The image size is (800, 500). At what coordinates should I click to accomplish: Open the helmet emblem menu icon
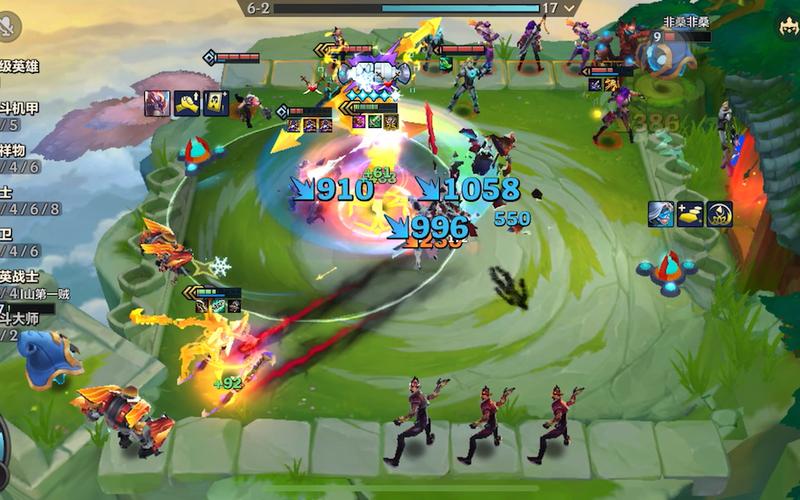(x=785, y=28)
